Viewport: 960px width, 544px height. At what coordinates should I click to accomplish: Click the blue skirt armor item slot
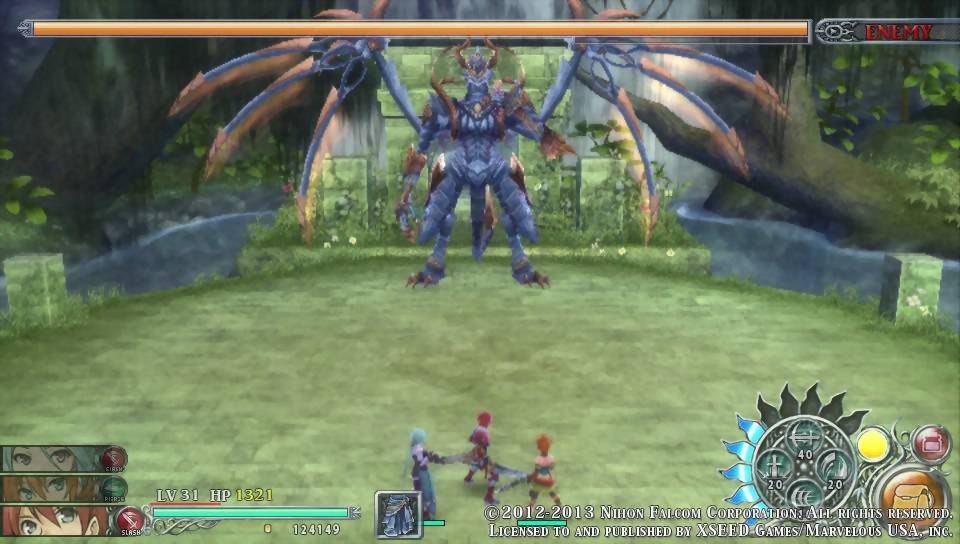click(x=398, y=515)
